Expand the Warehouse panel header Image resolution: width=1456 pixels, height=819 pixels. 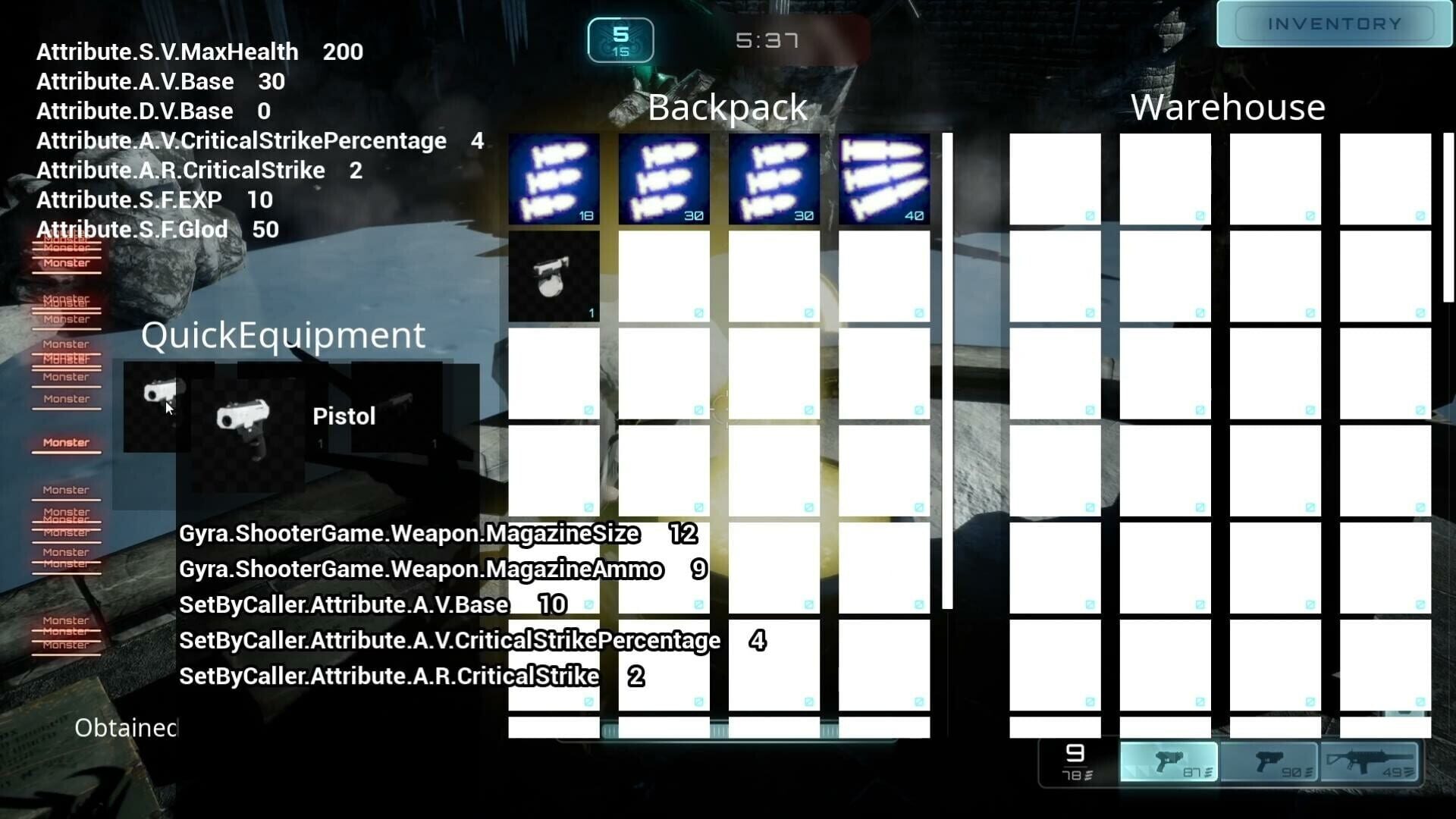[x=1227, y=108]
